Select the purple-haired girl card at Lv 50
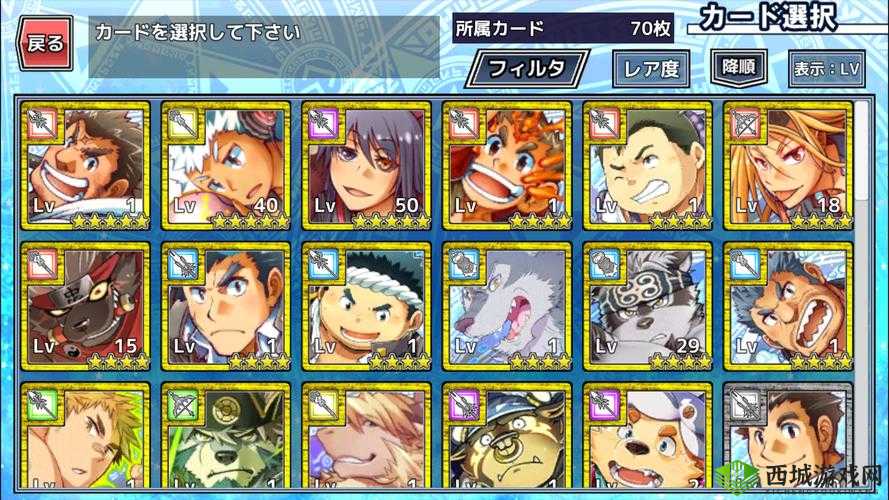Image resolution: width=889 pixels, height=500 pixels. (366, 165)
